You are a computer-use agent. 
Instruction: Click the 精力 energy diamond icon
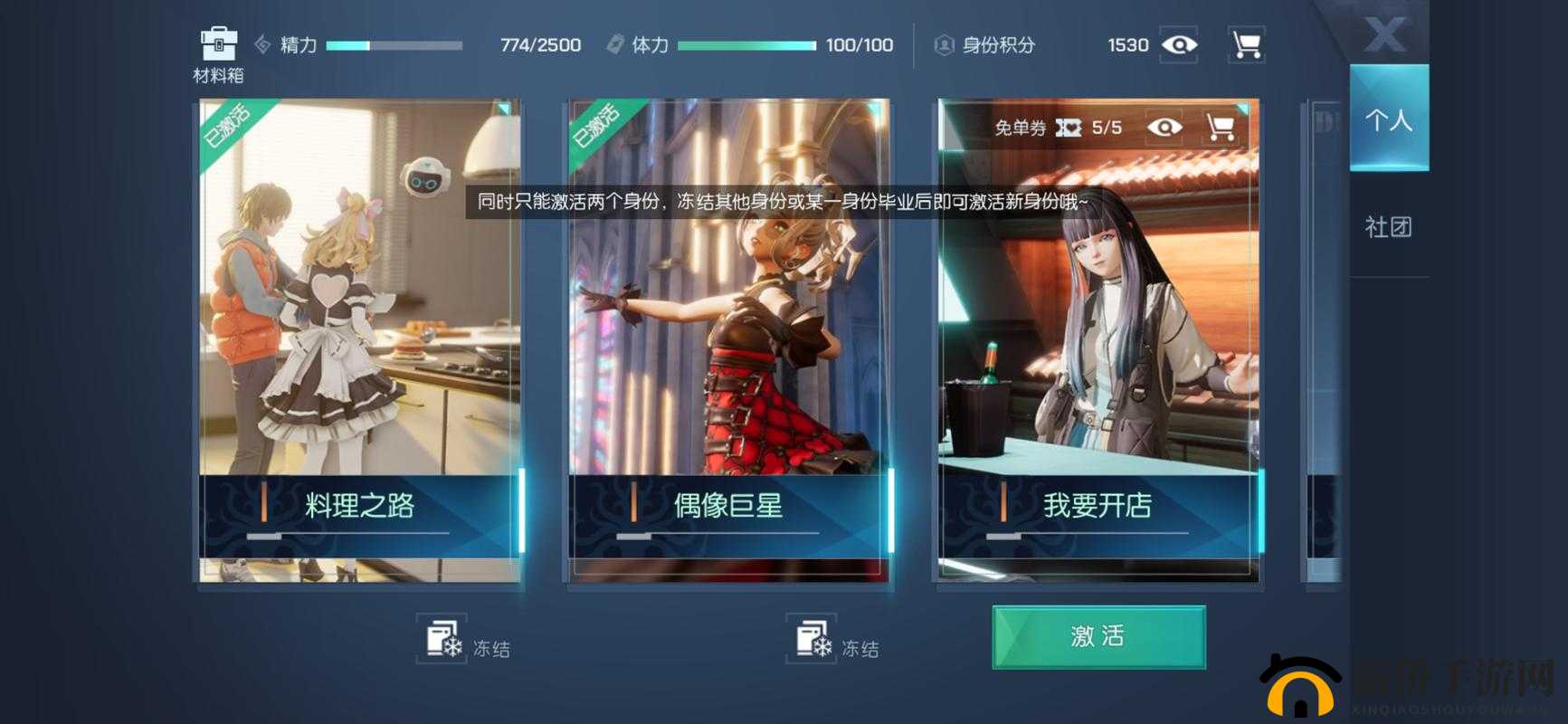click(262, 43)
